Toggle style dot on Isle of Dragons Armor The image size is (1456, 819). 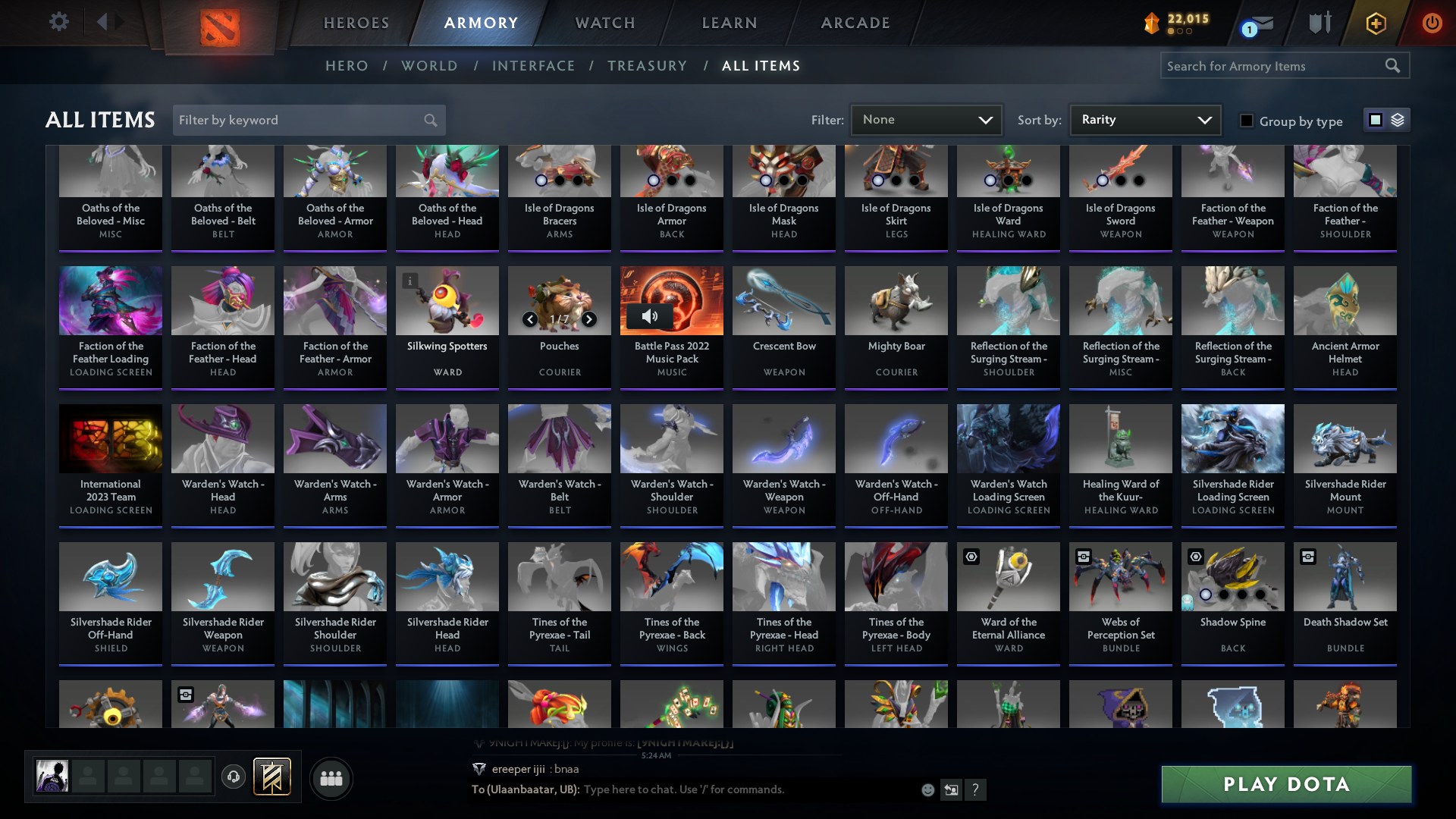652,181
